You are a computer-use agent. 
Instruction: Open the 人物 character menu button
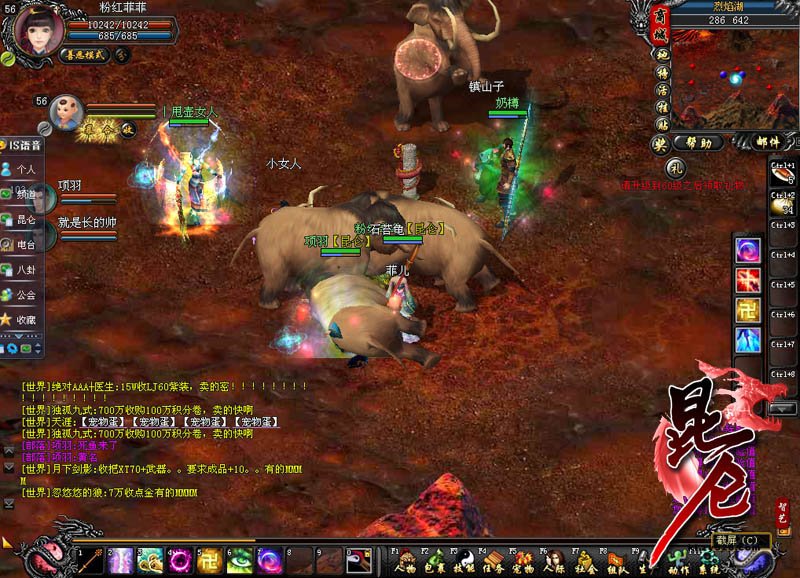tap(403, 562)
